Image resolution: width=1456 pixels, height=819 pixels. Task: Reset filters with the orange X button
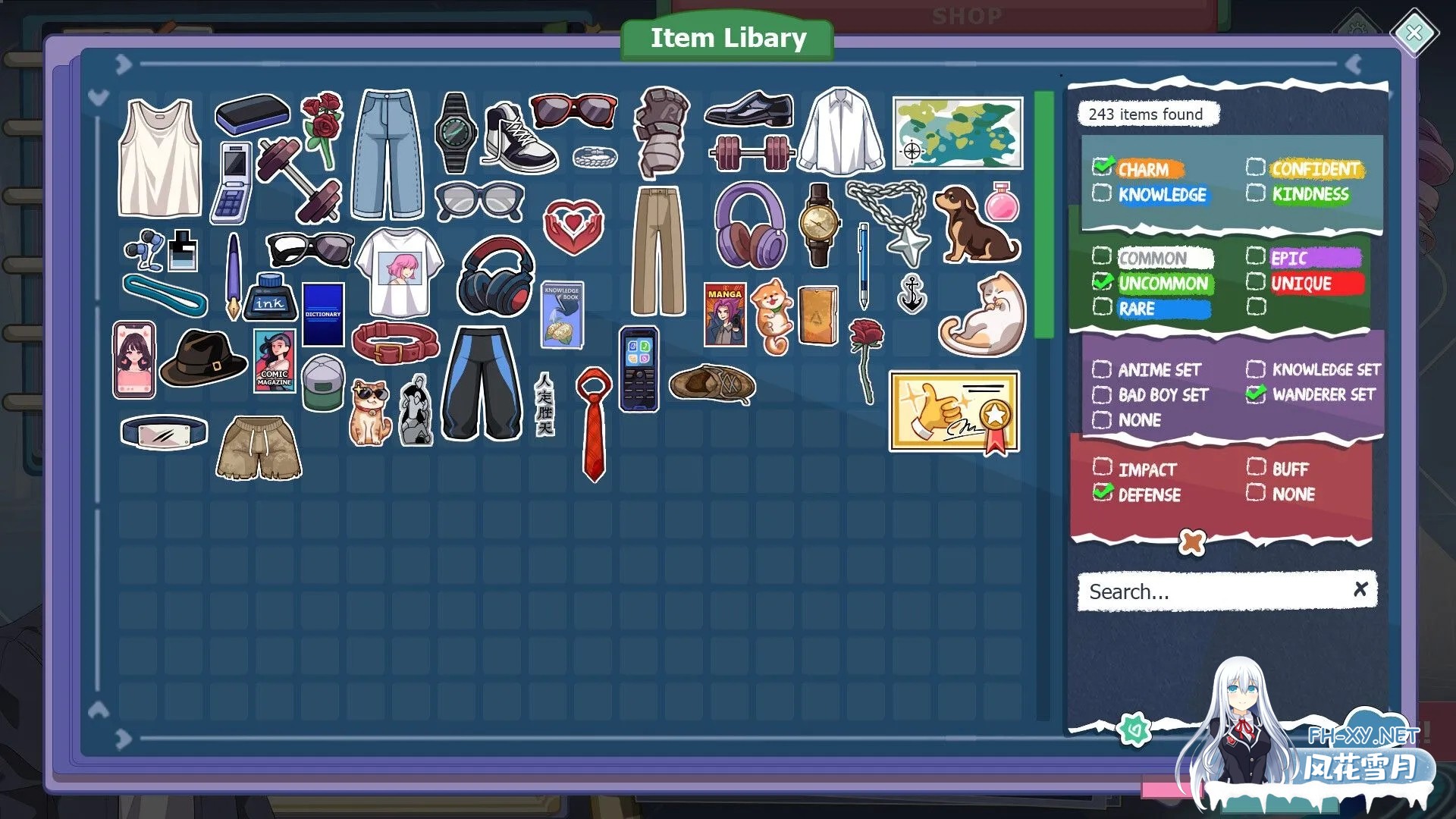pyautogui.click(x=1192, y=541)
